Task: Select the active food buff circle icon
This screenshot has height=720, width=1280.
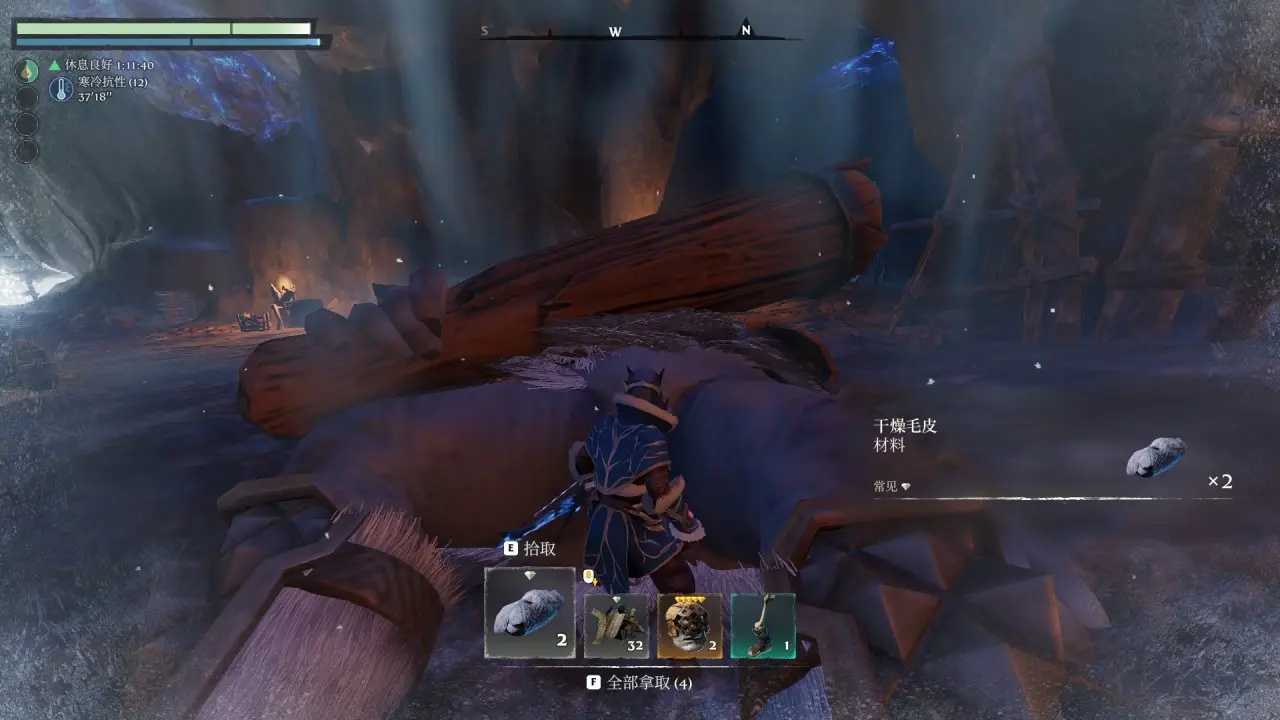Action: click(x=27, y=70)
